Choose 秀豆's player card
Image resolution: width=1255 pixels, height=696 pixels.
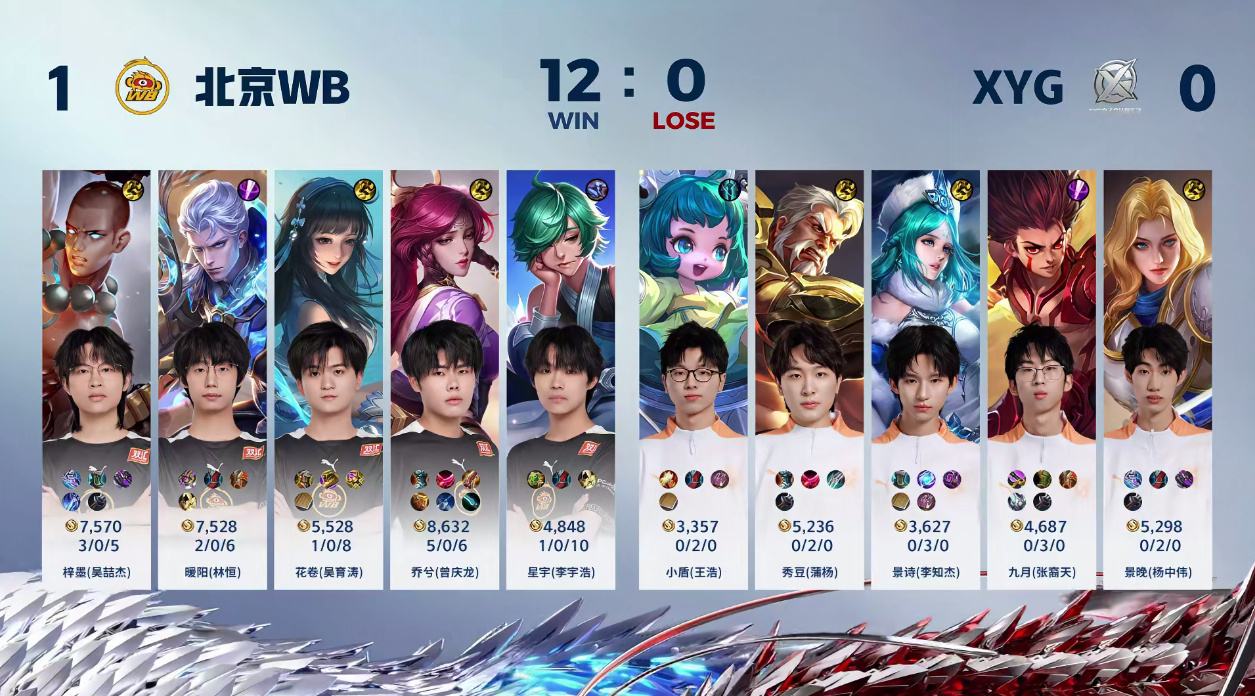(x=809, y=378)
